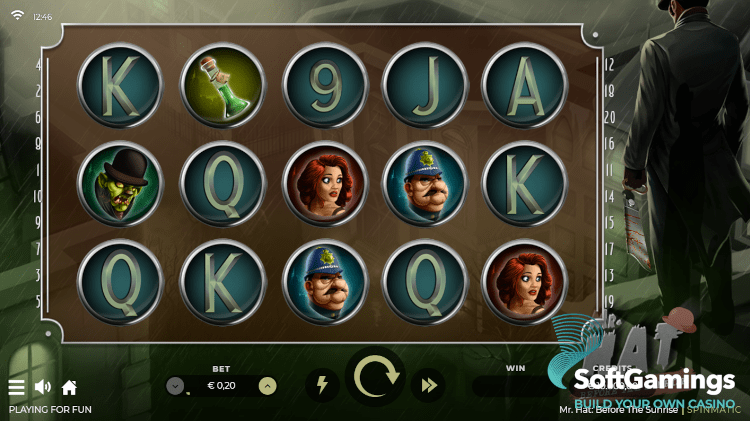Go to the home screen
750x421 pixels.
coord(69,387)
